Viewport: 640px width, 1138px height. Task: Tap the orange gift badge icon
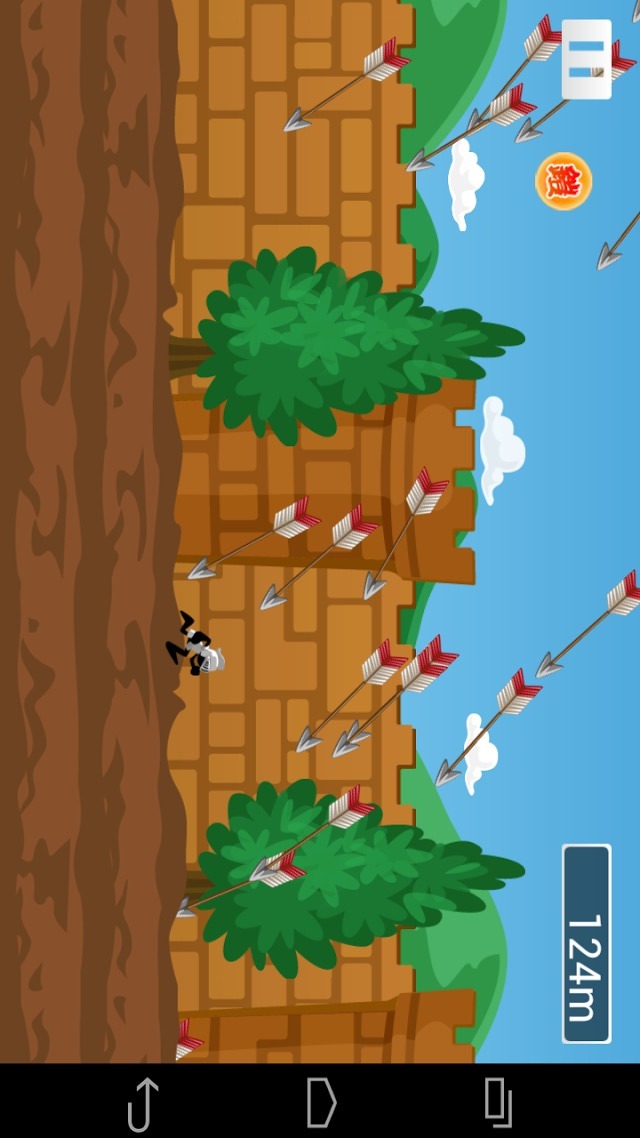(x=564, y=181)
